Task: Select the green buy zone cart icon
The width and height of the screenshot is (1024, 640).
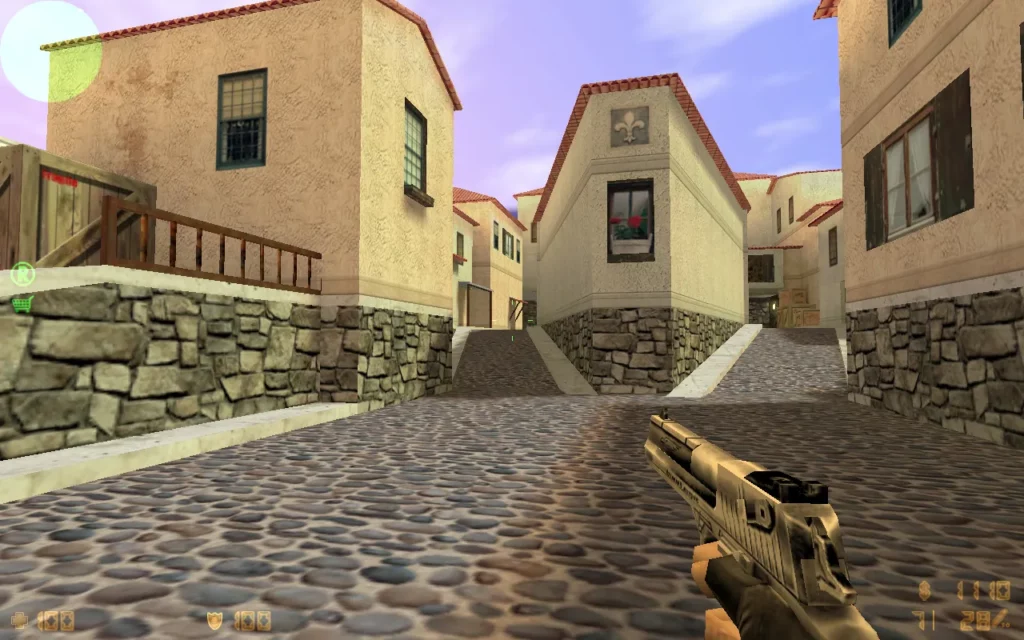Action: [x=22, y=303]
